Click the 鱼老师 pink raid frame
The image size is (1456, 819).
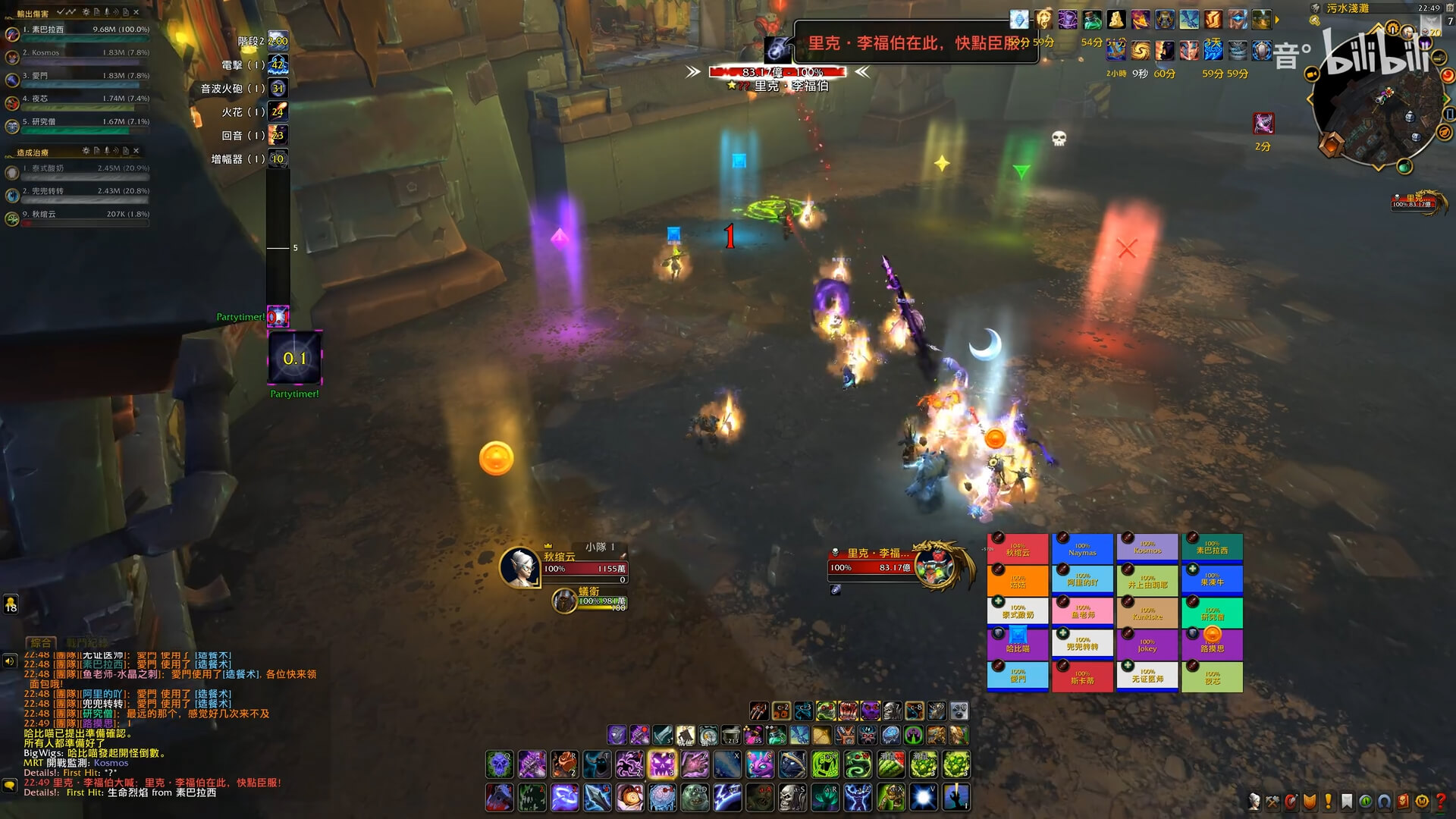point(1082,611)
